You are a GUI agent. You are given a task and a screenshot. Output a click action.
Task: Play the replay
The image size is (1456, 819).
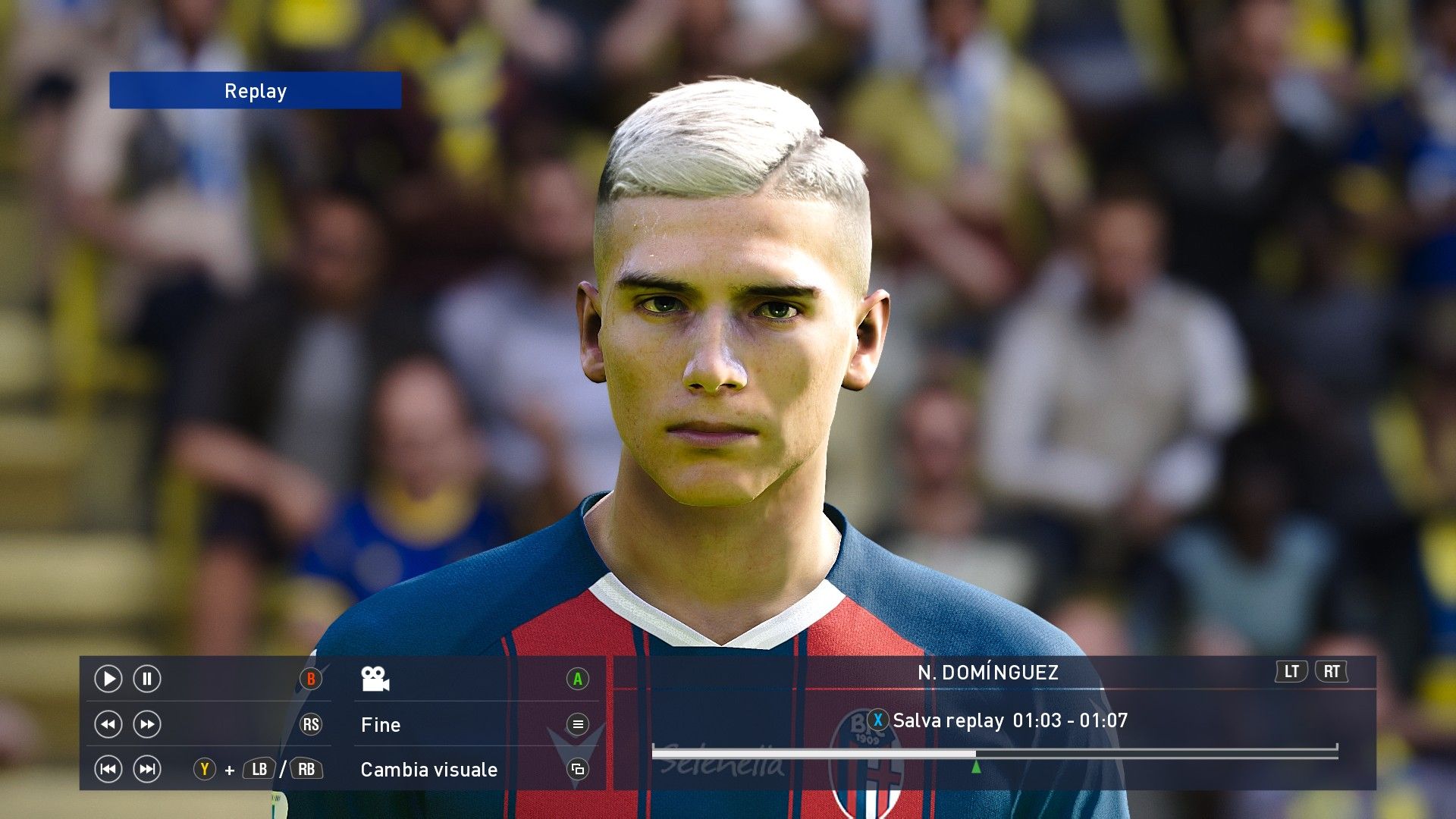[x=108, y=679]
